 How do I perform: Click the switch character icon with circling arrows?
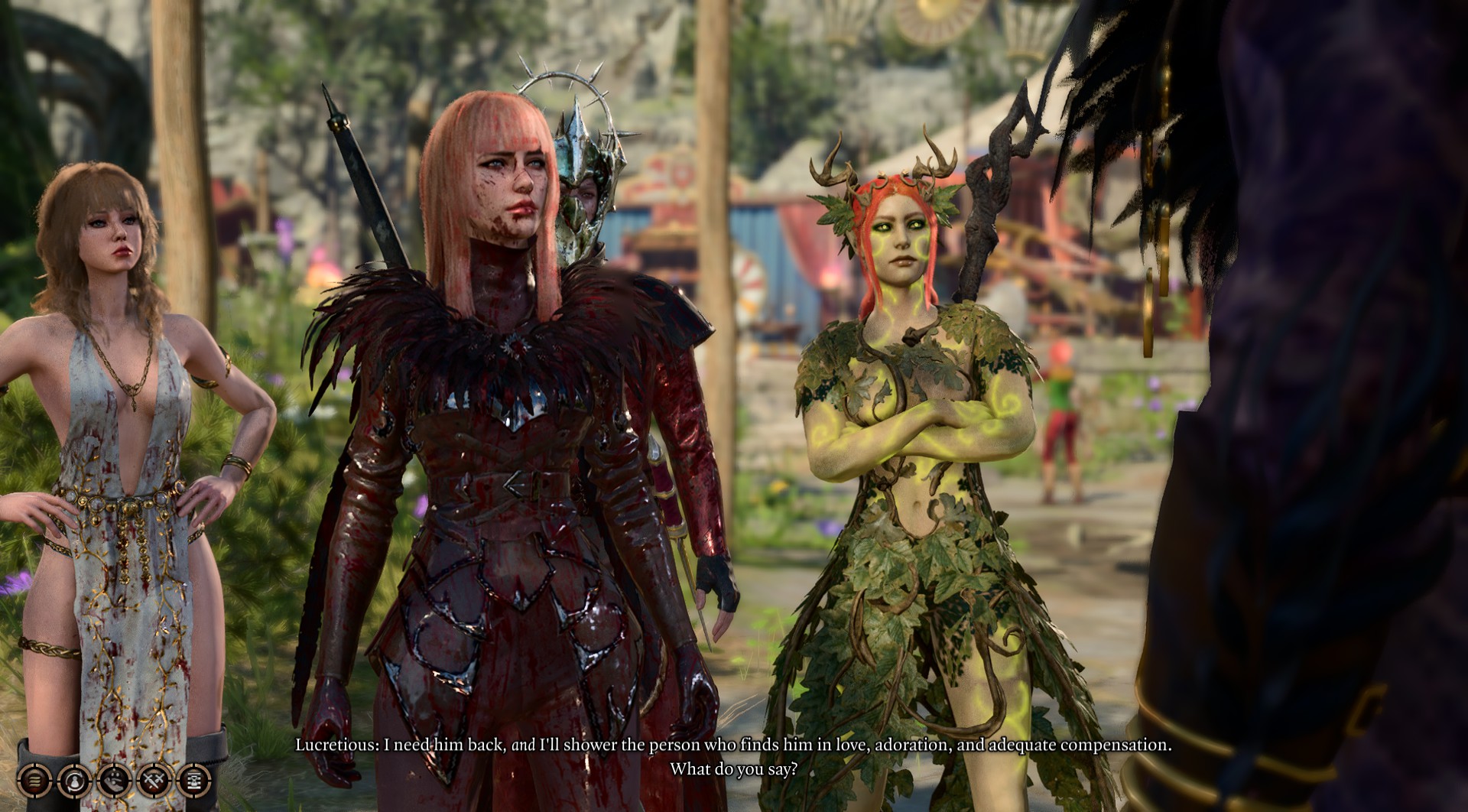point(74,780)
